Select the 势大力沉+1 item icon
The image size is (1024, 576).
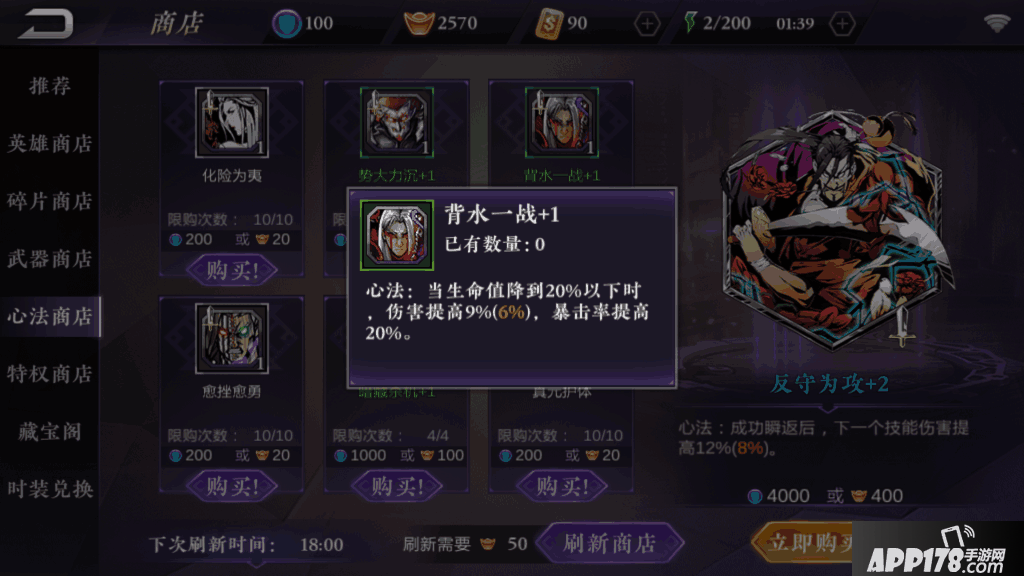pos(396,123)
